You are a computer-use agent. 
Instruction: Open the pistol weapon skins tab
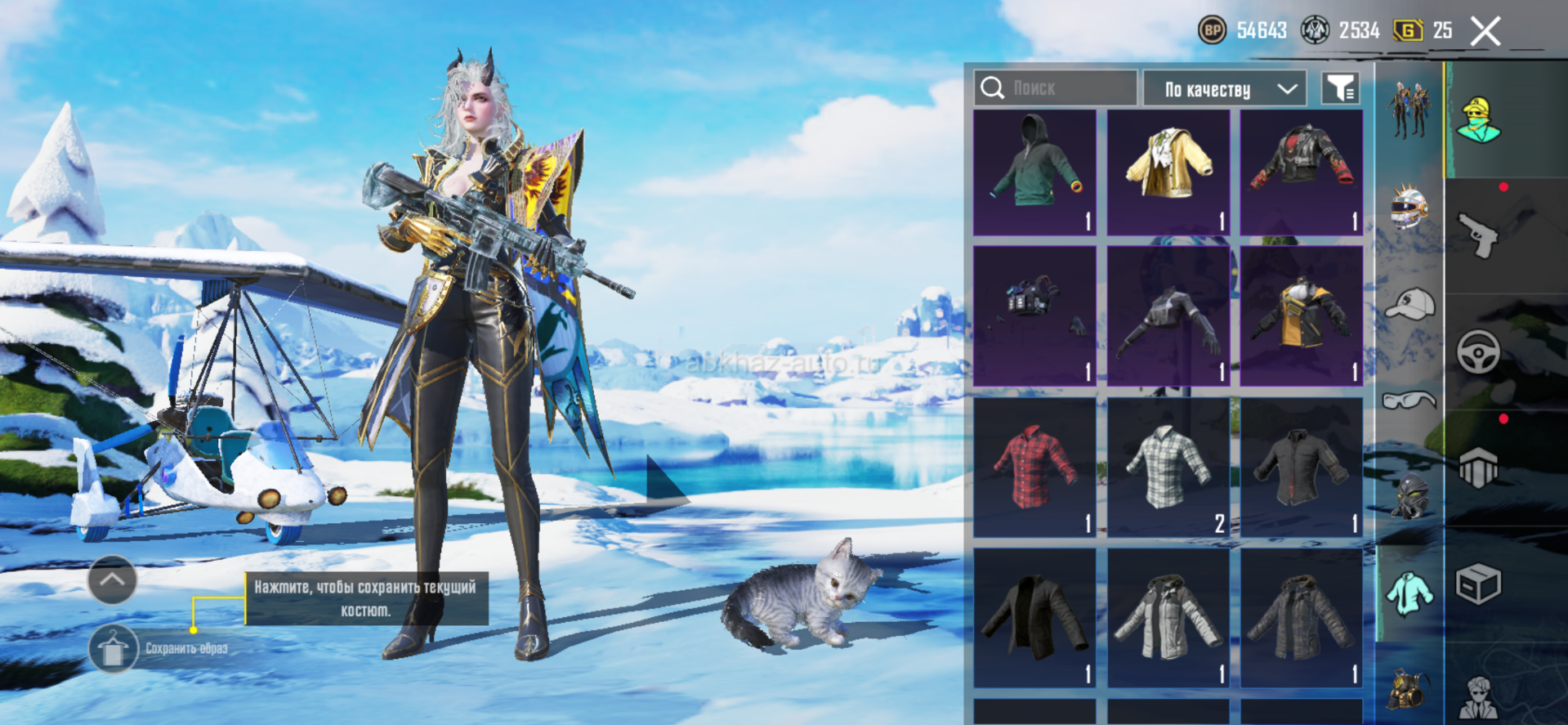[x=1478, y=235]
